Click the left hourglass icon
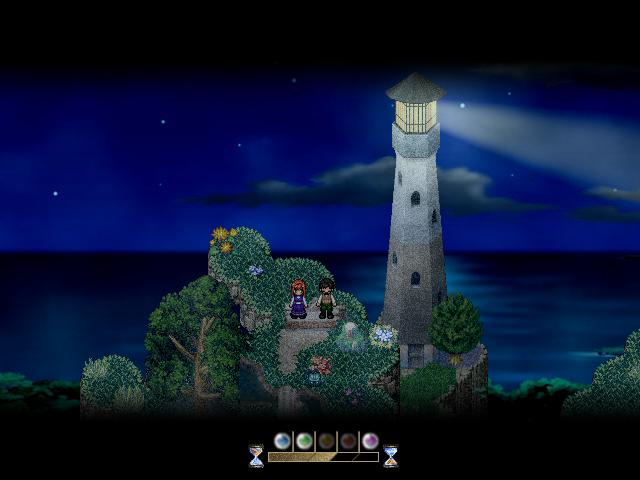The height and width of the screenshot is (480, 640). click(256, 456)
